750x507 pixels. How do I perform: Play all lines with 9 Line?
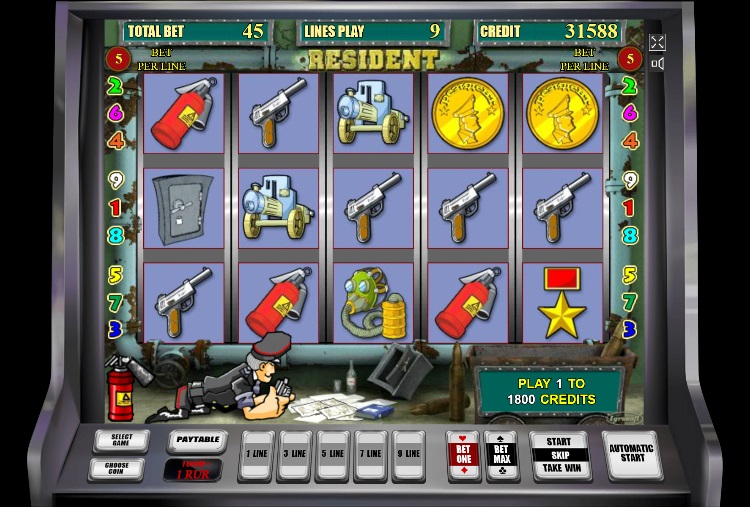408,455
